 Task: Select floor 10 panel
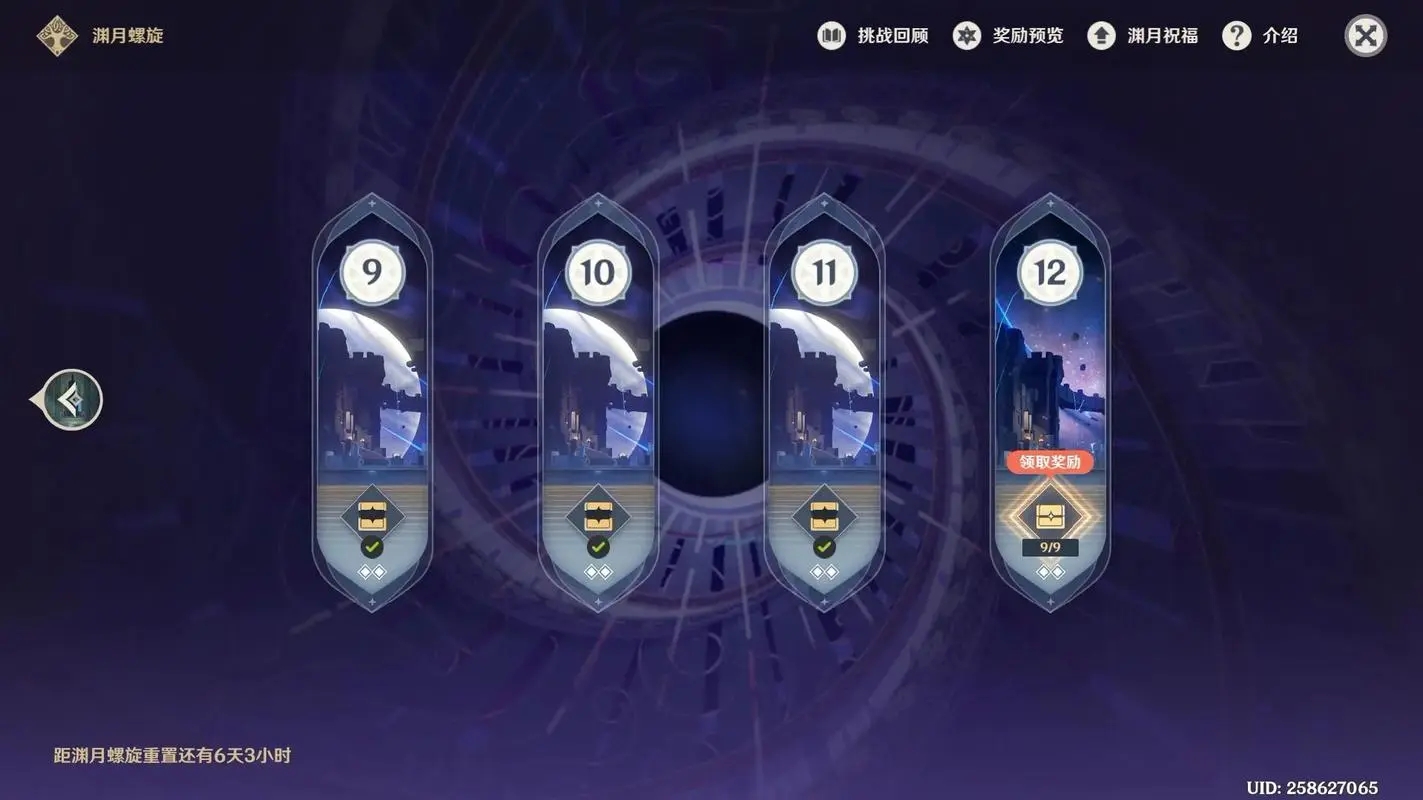coord(598,380)
